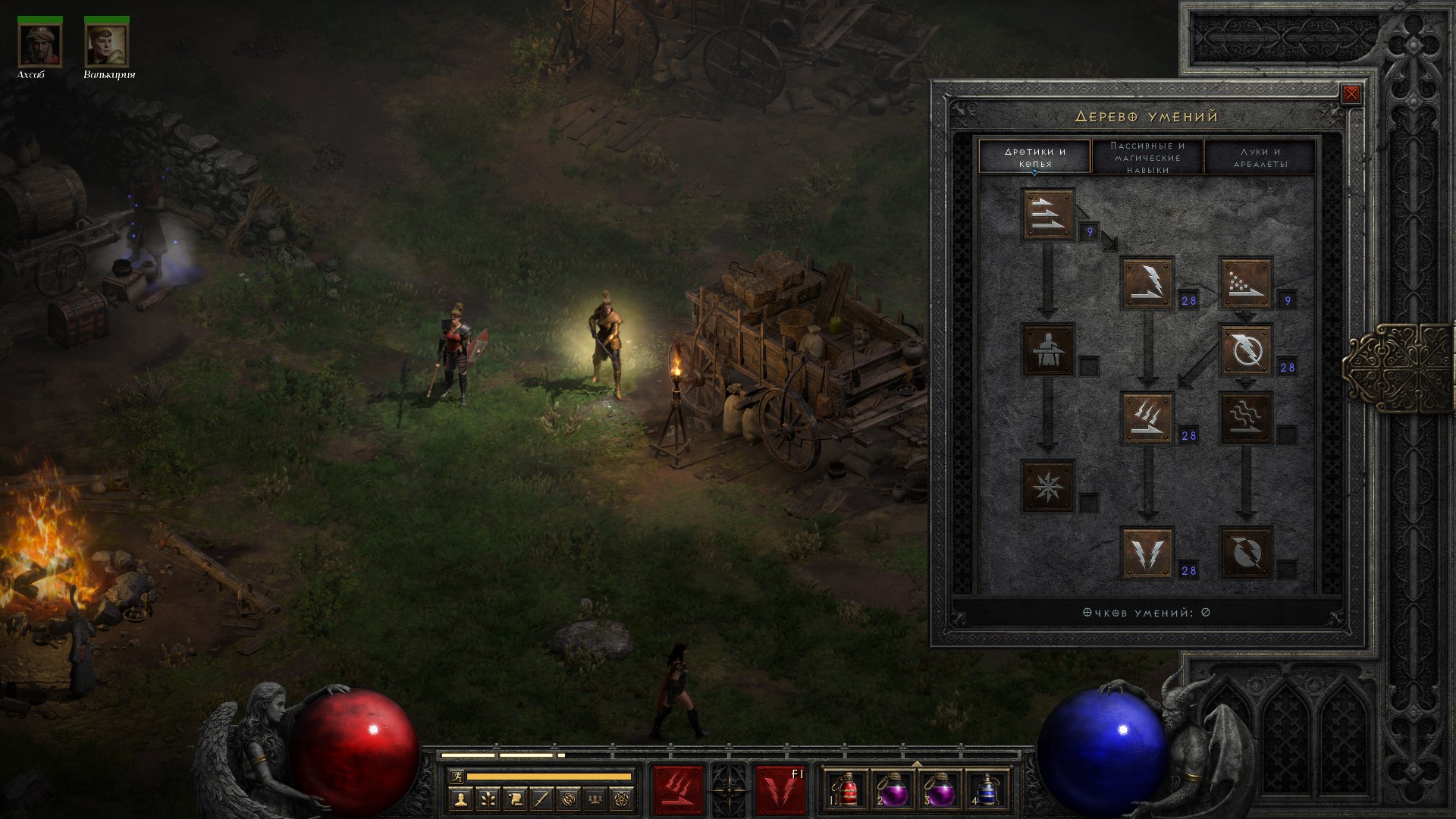Select the Poison Javelin dotted trail skill

pos(1245,283)
